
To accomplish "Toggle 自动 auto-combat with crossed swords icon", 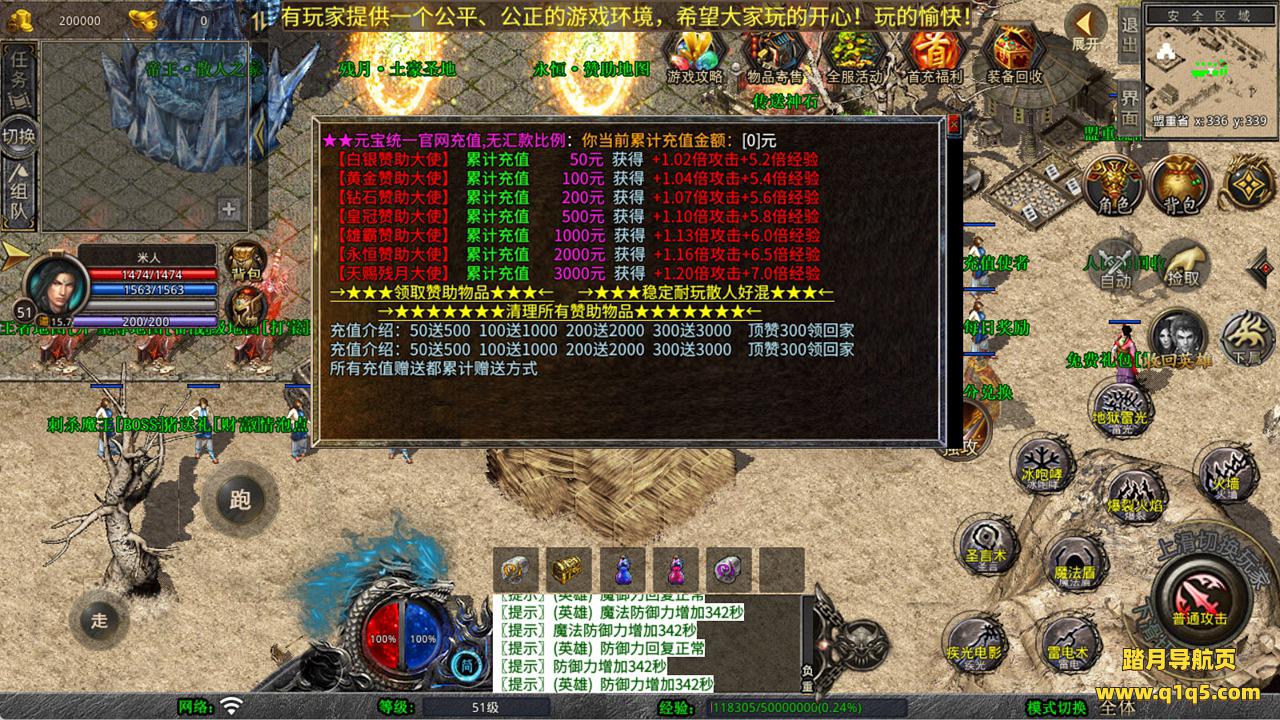I will tap(1114, 264).
